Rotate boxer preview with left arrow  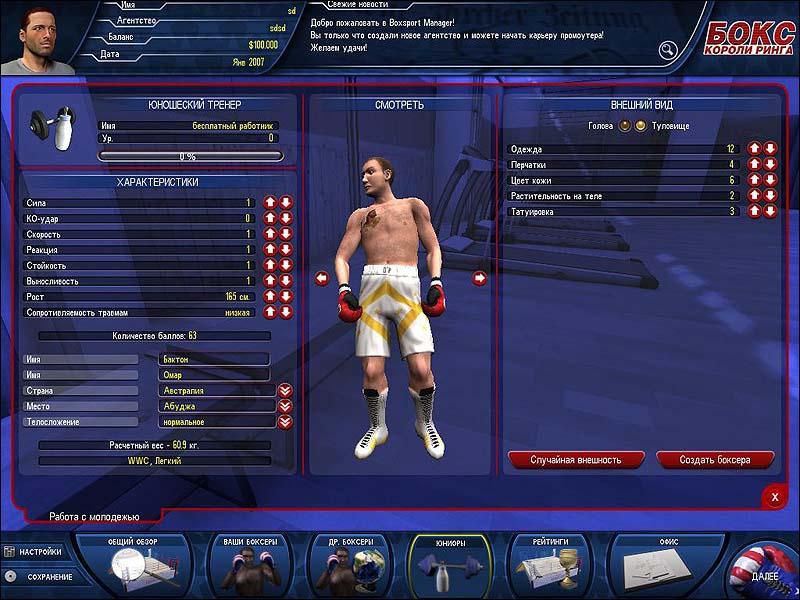click(321, 278)
